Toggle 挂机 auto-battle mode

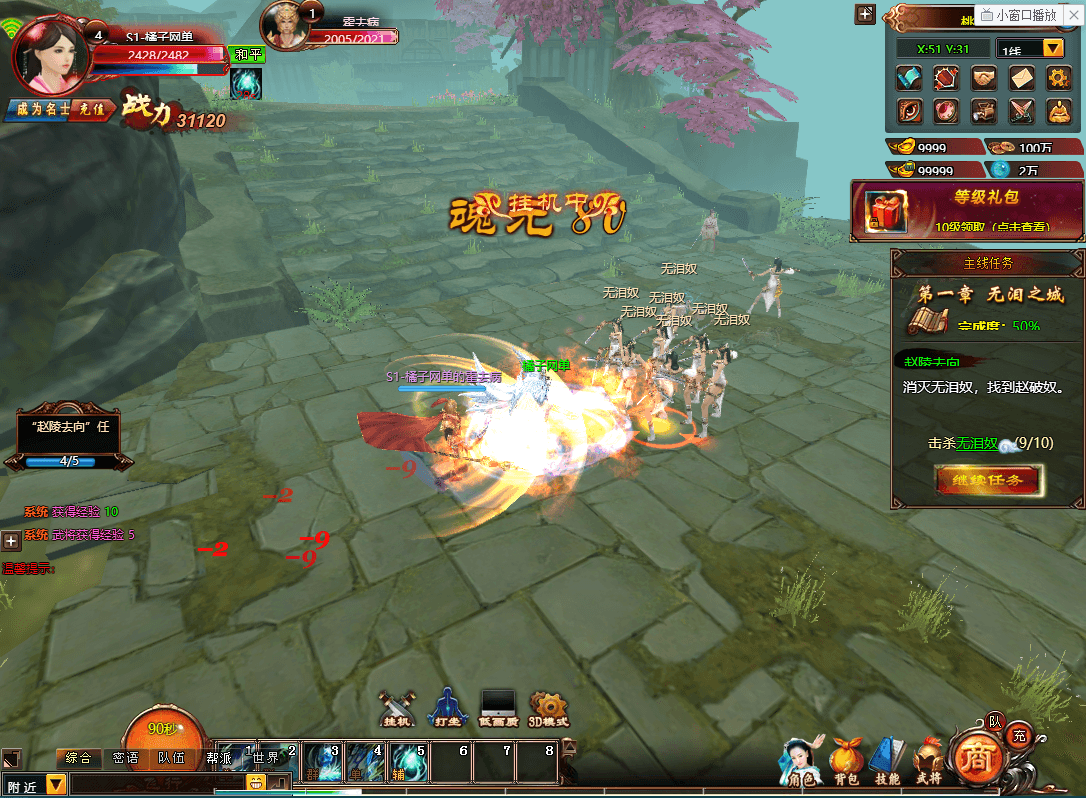[x=398, y=708]
